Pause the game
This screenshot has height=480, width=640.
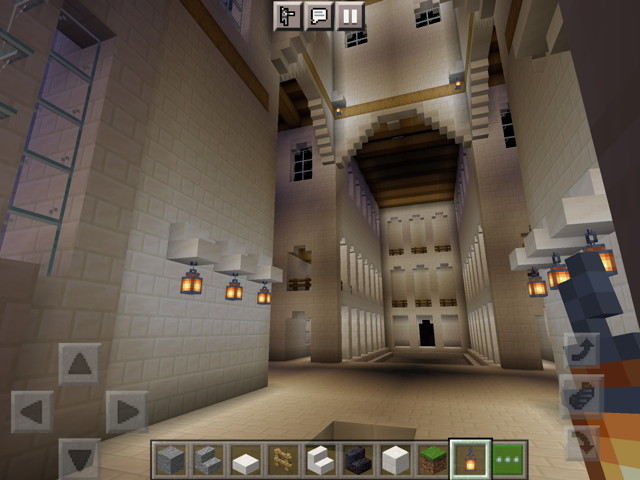click(349, 16)
